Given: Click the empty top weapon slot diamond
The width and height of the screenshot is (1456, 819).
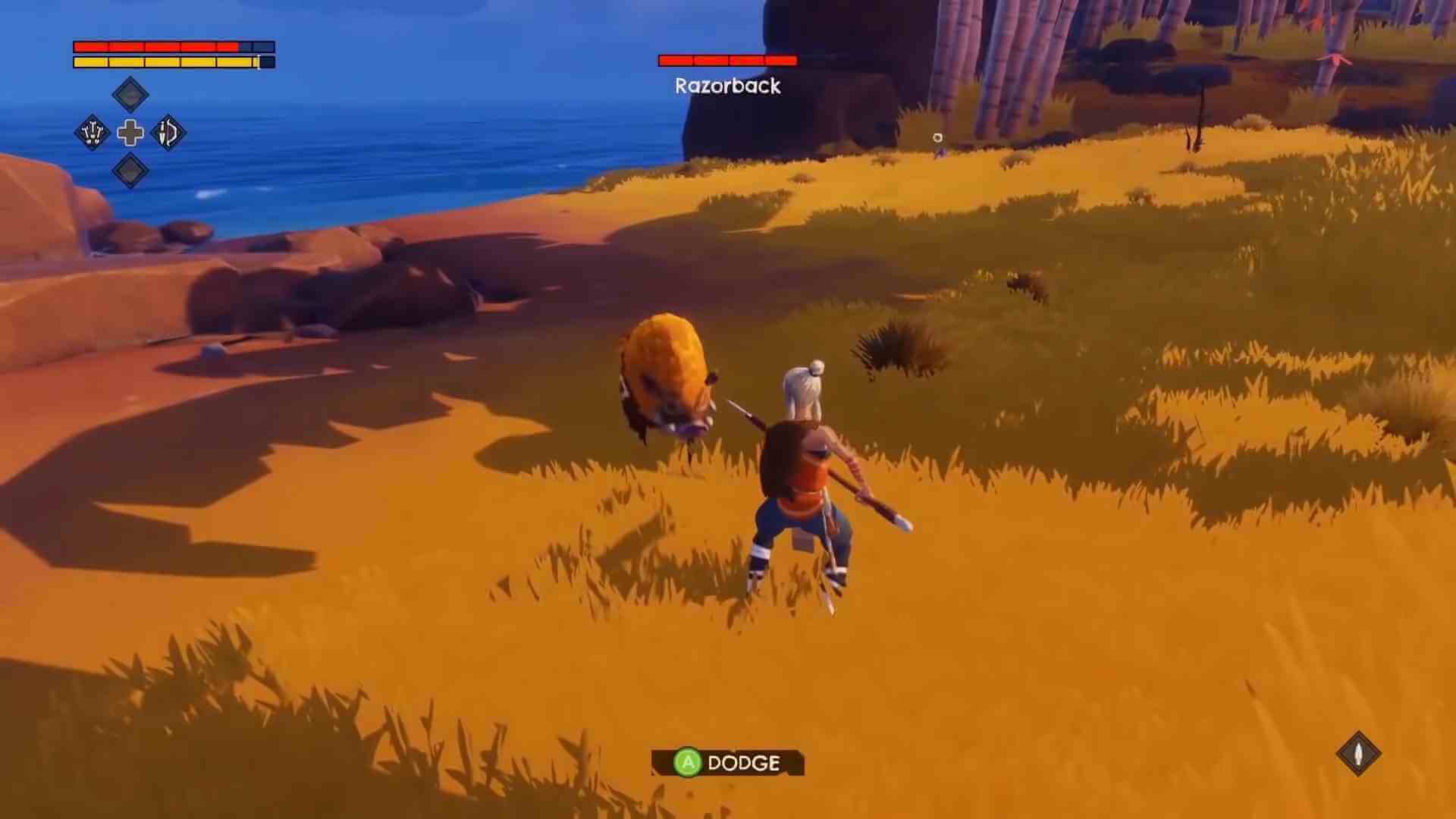Looking at the screenshot, I should pos(130,93).
